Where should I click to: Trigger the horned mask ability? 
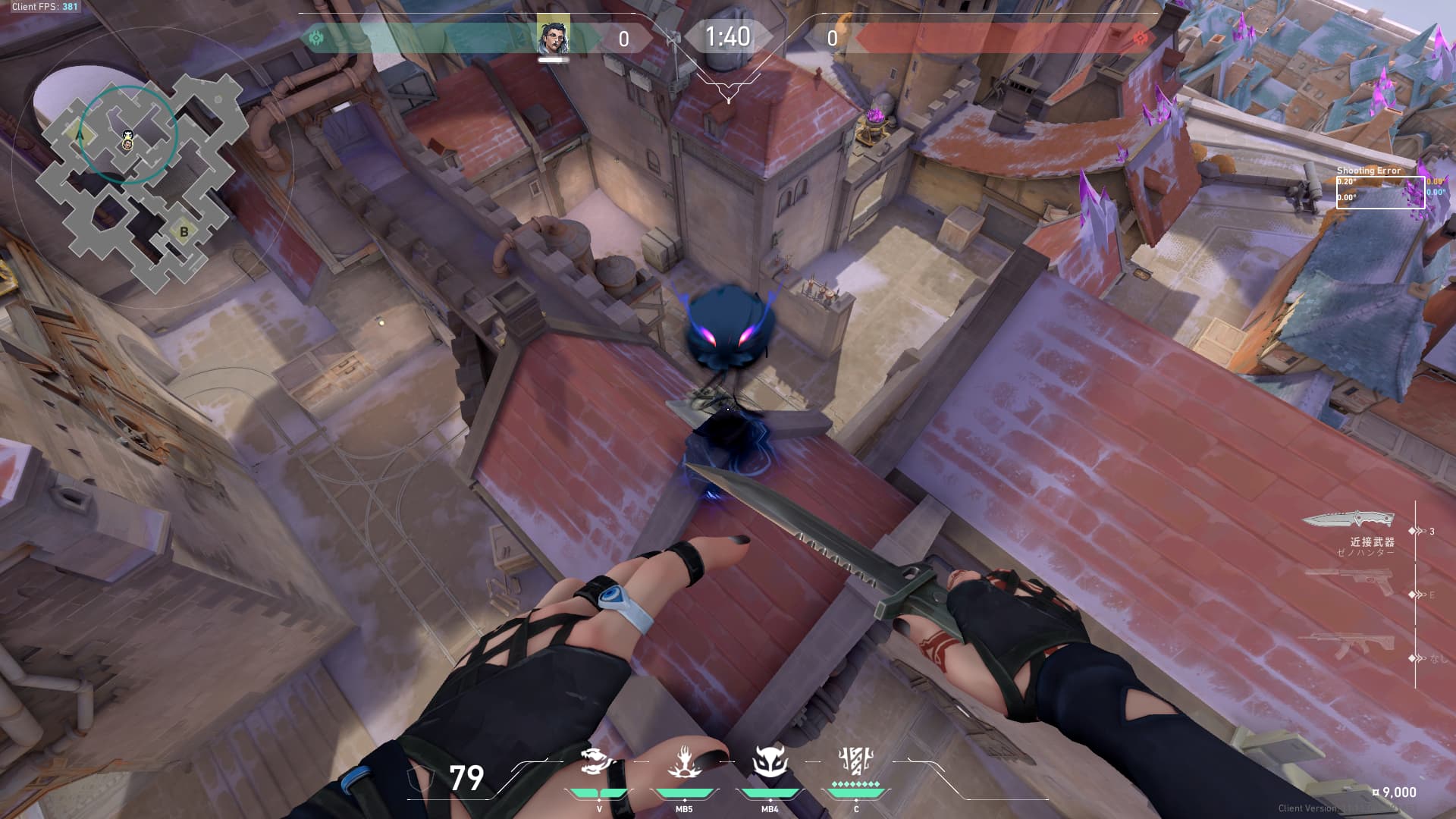point(769,762)
